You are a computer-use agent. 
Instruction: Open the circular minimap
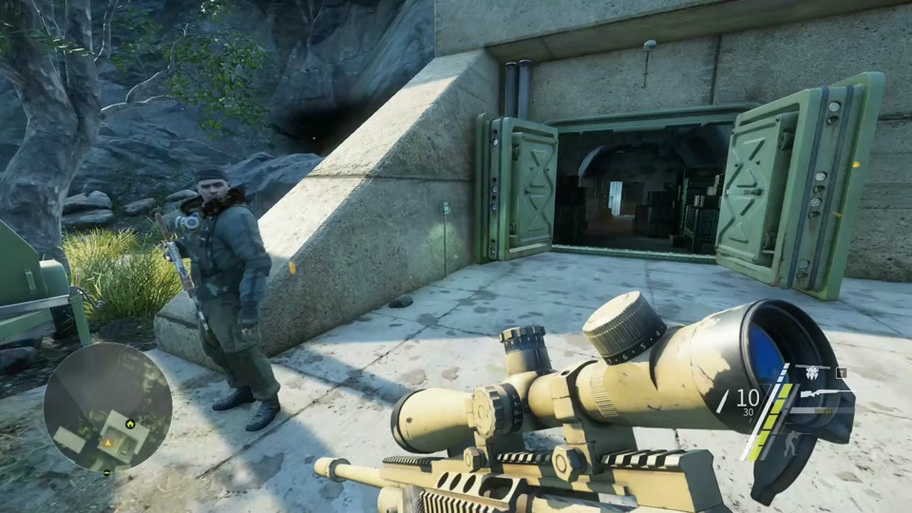tap(108, 407)
